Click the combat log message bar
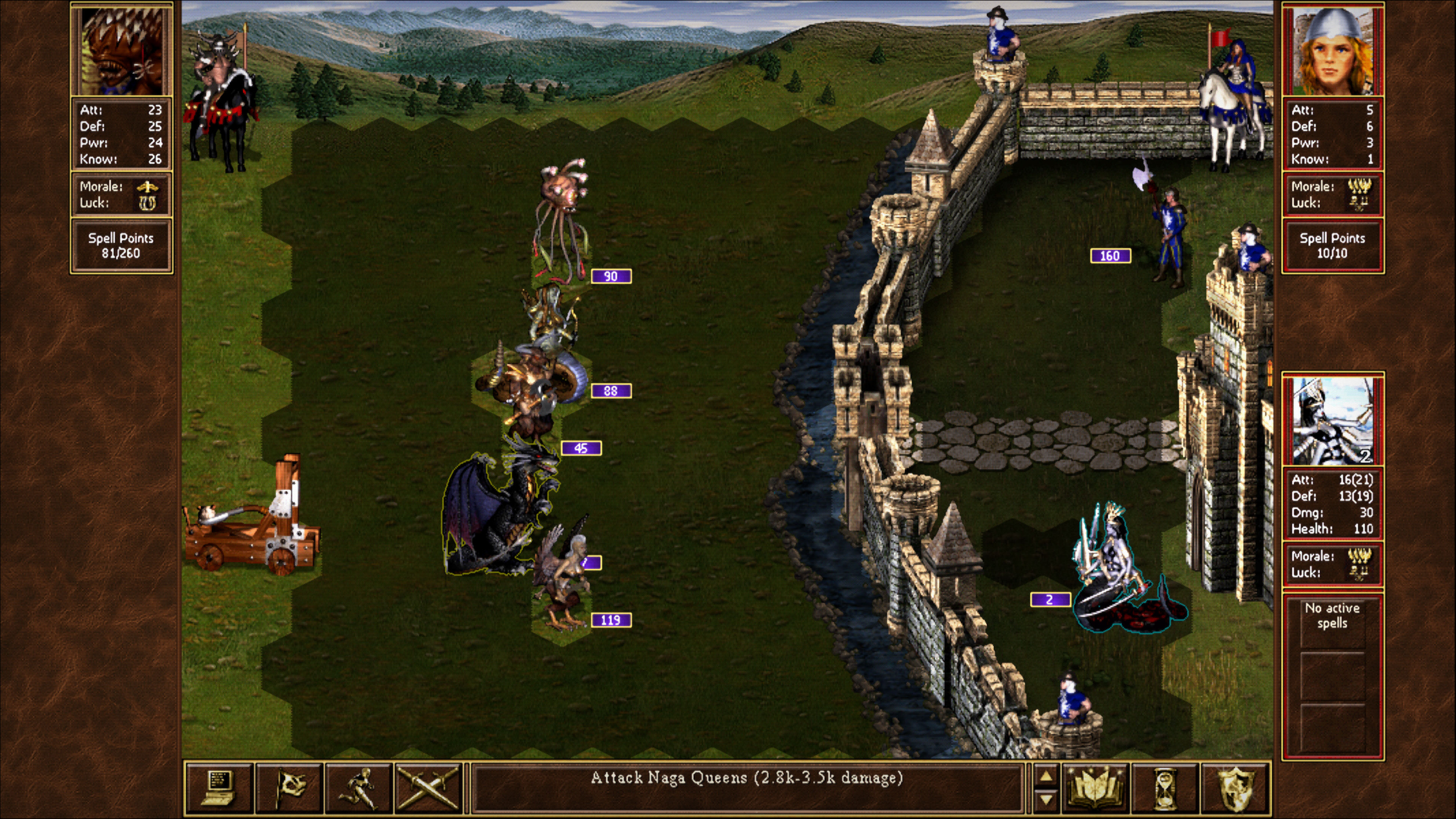 (x=746, y=787)
